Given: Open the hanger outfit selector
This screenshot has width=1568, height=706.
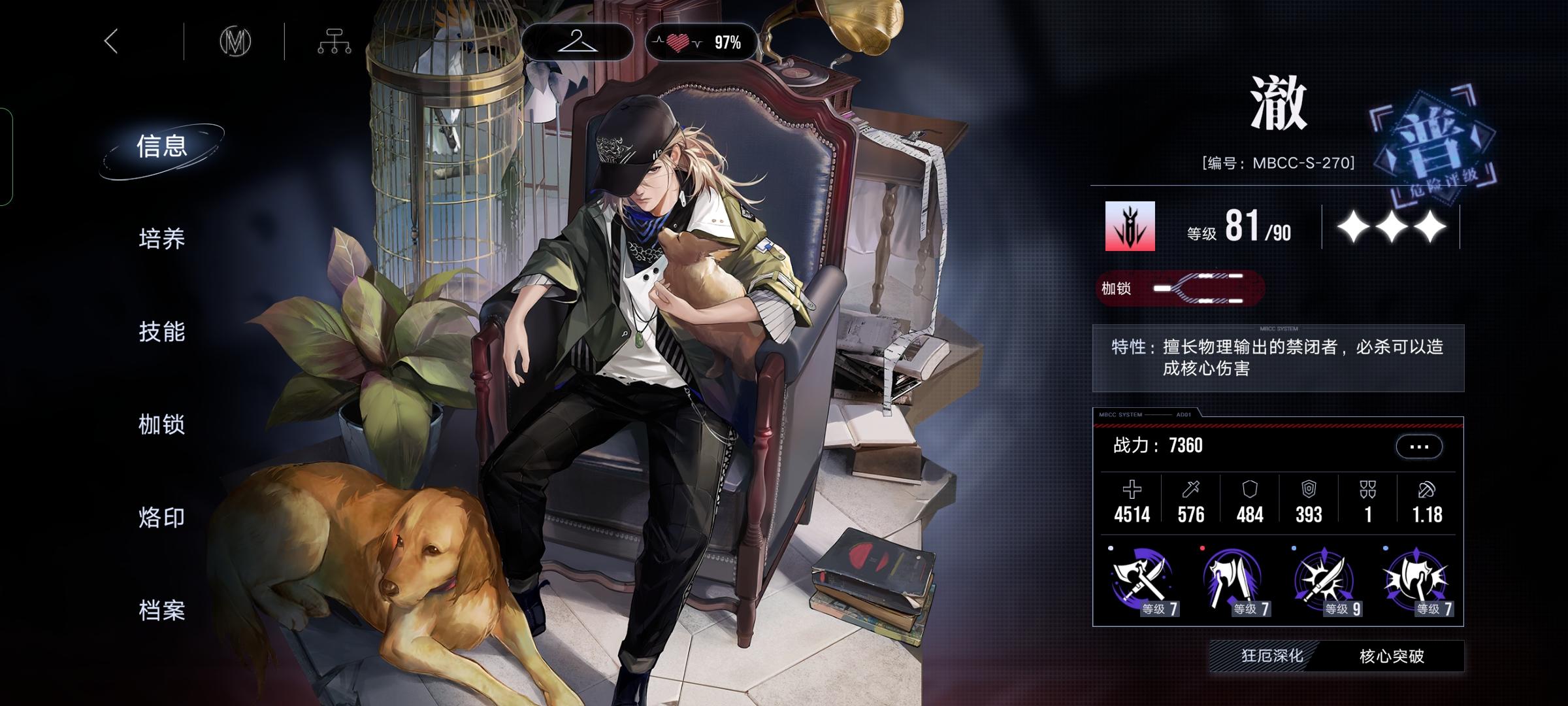Looking at the screenshot, I should pyautogui.click(x=577, y=42).
